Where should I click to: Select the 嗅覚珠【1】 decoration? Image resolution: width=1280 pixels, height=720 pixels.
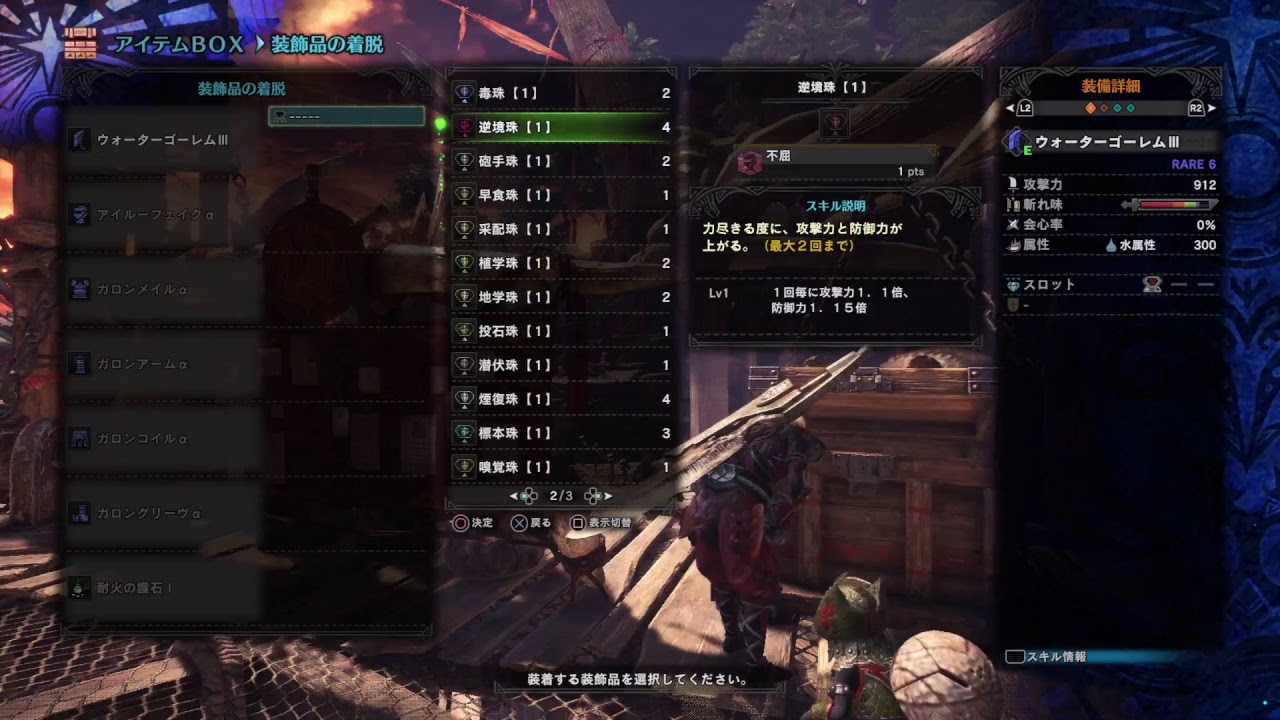560,467
